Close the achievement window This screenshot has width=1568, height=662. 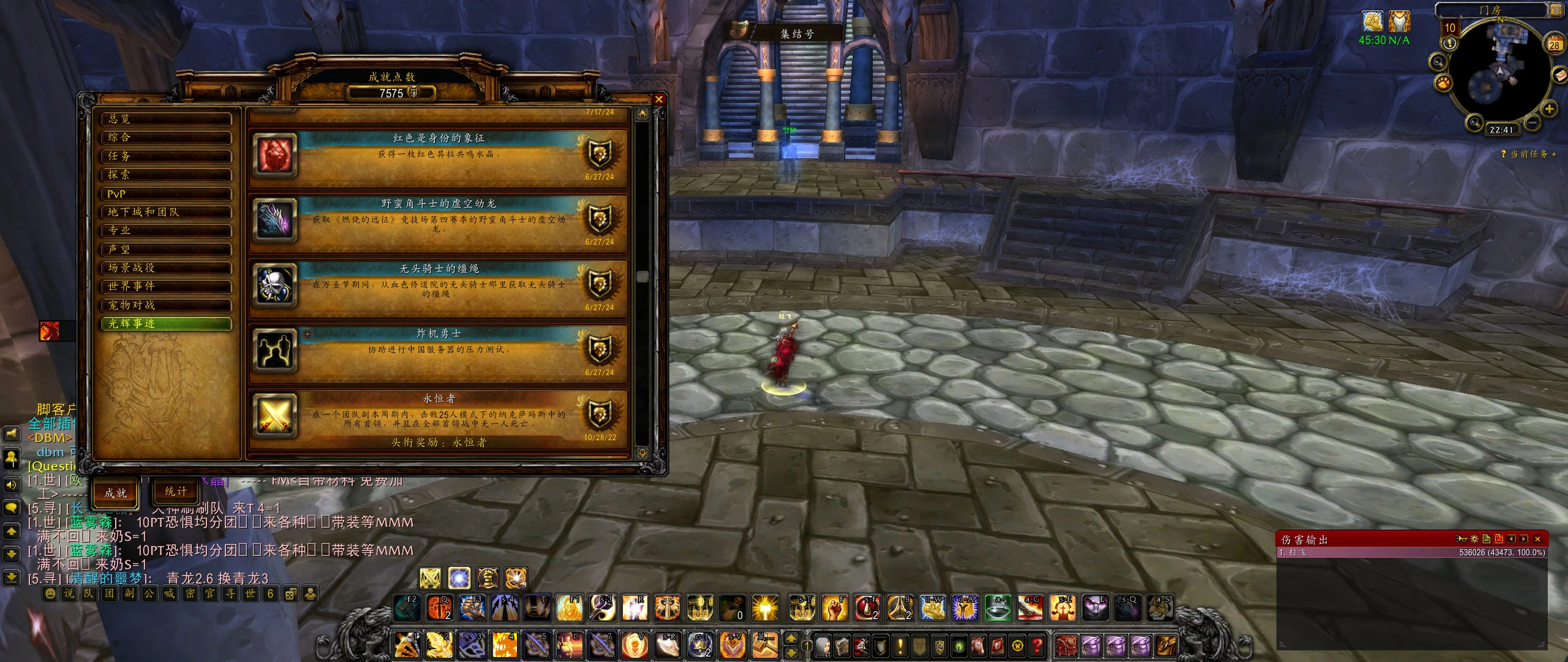[659, 99]
